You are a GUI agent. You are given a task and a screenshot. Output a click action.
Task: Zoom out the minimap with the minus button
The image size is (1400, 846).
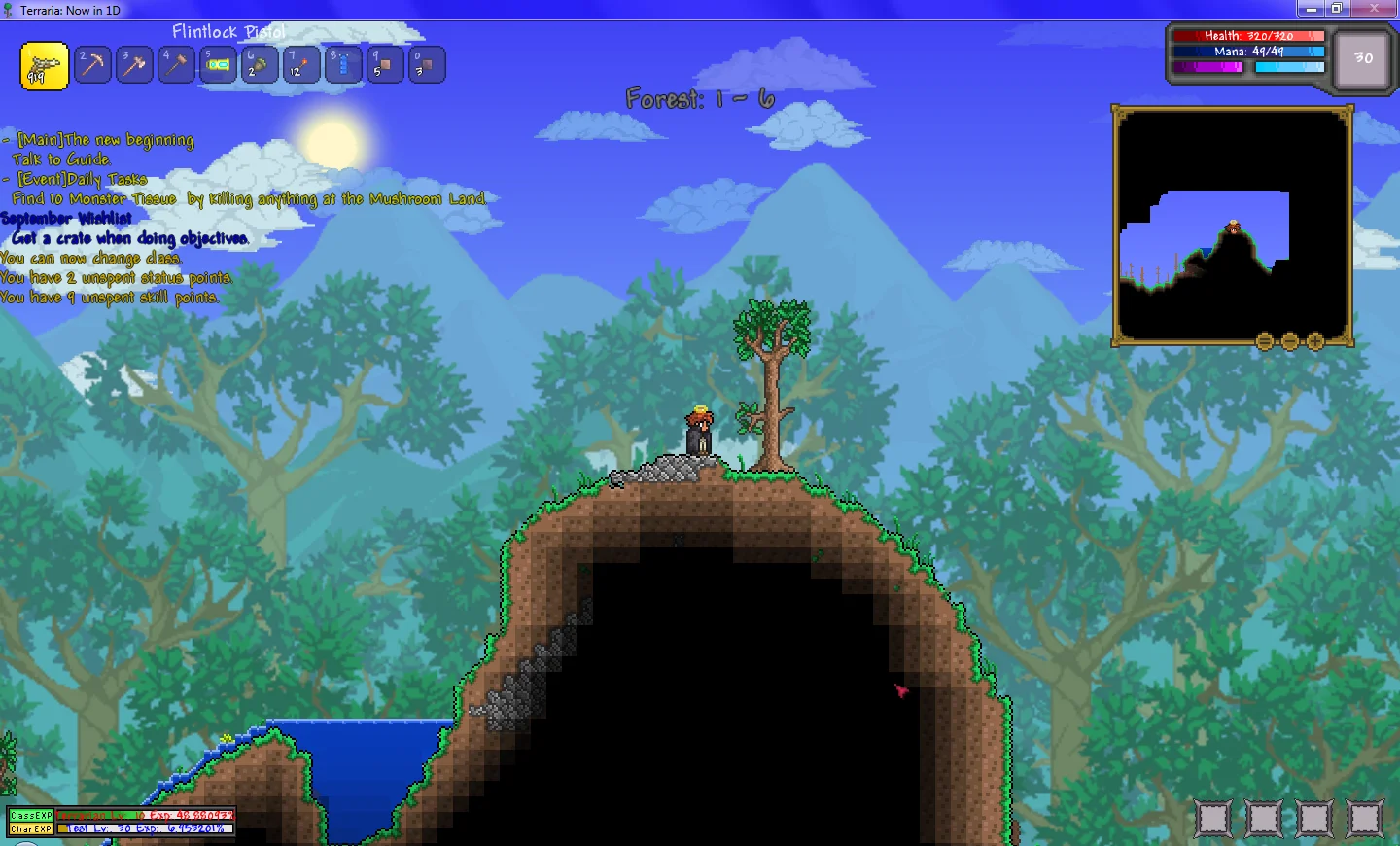(1290, 341)
